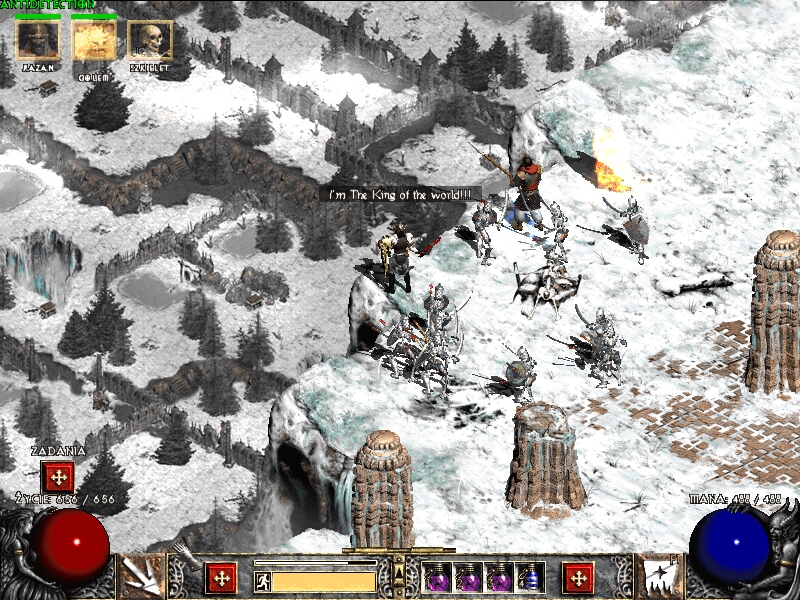Click the fiery Golem portrait
This screenshot has width=800, height=600.
coord(94,41)
